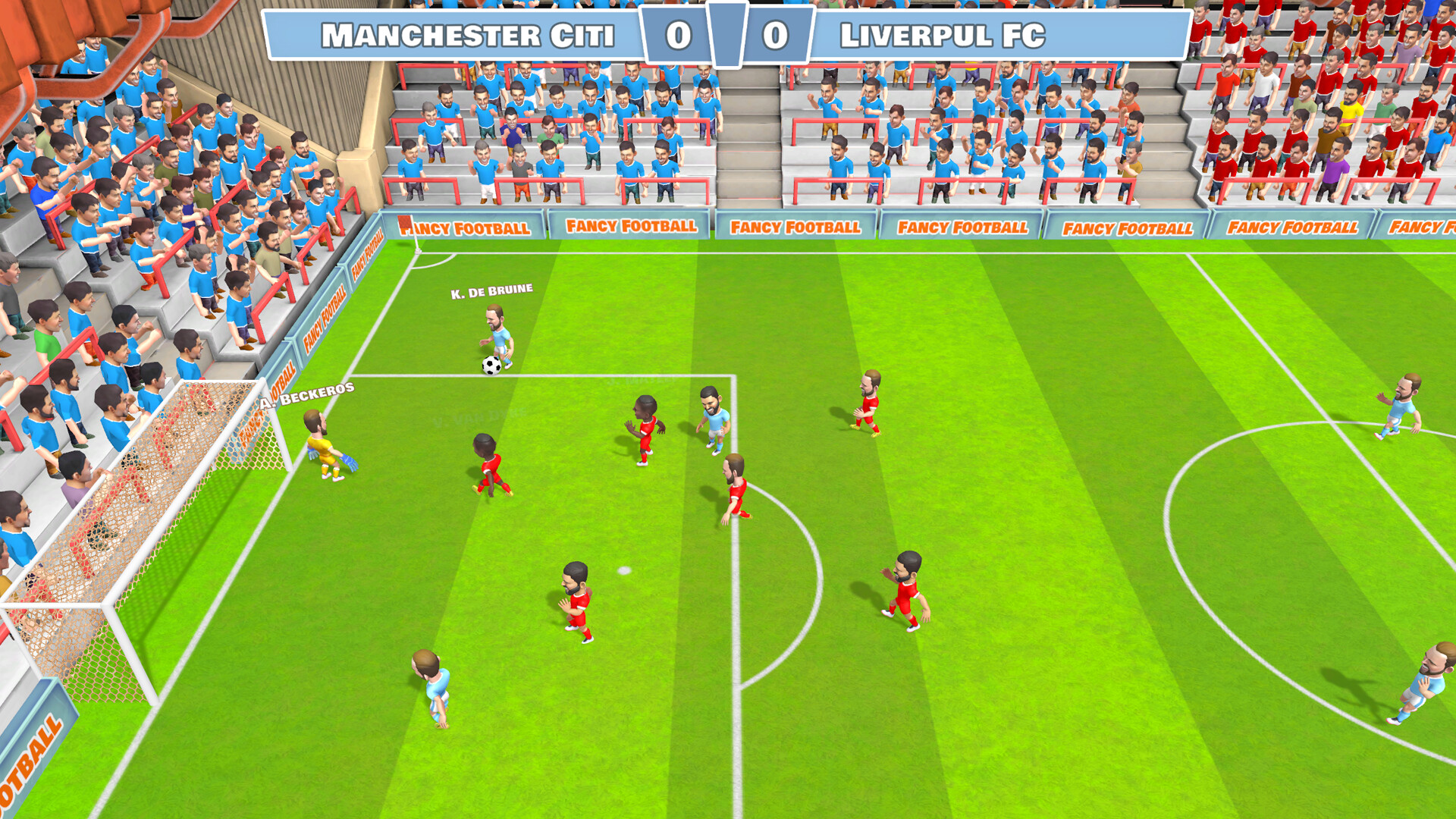This screenshot has width=1456, height=819.
Task: Click the Manchester Citi team name on scoreboard
Action: click(x=470, y=34)
